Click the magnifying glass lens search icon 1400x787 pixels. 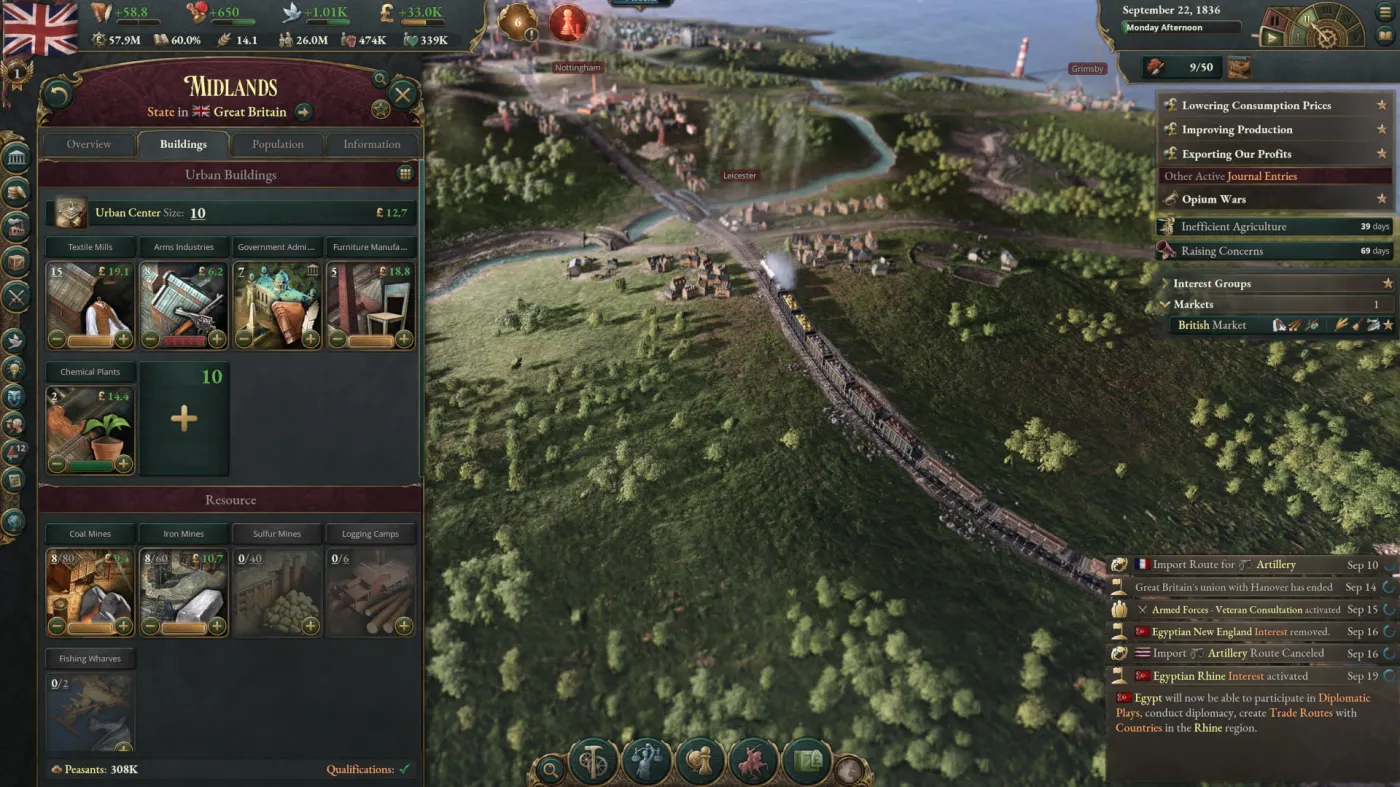tap(550, 768)
